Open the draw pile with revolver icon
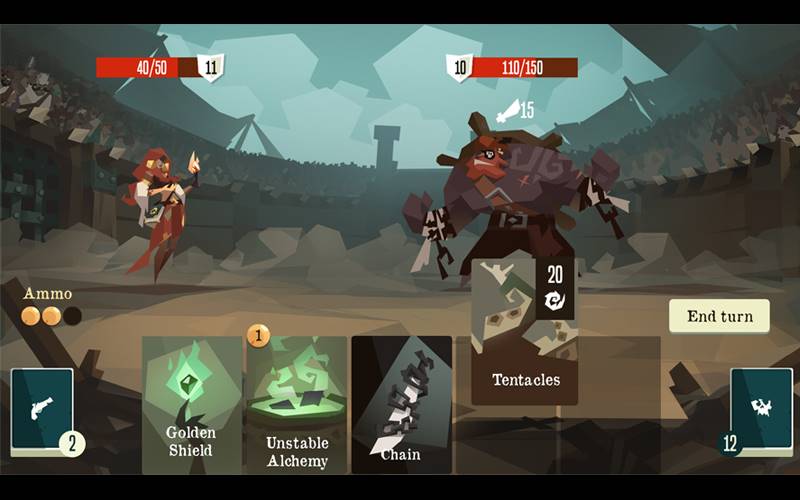This screenshot has height=500, width=800. click(42, 408)
